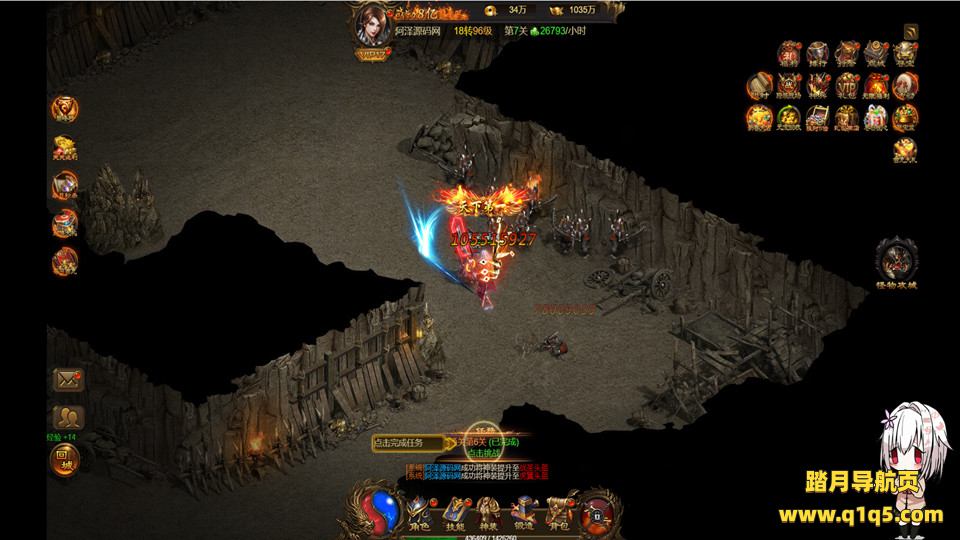Click the player portrait avatar
The width and height of the screenshot is (960, 540).
(376, 27)
